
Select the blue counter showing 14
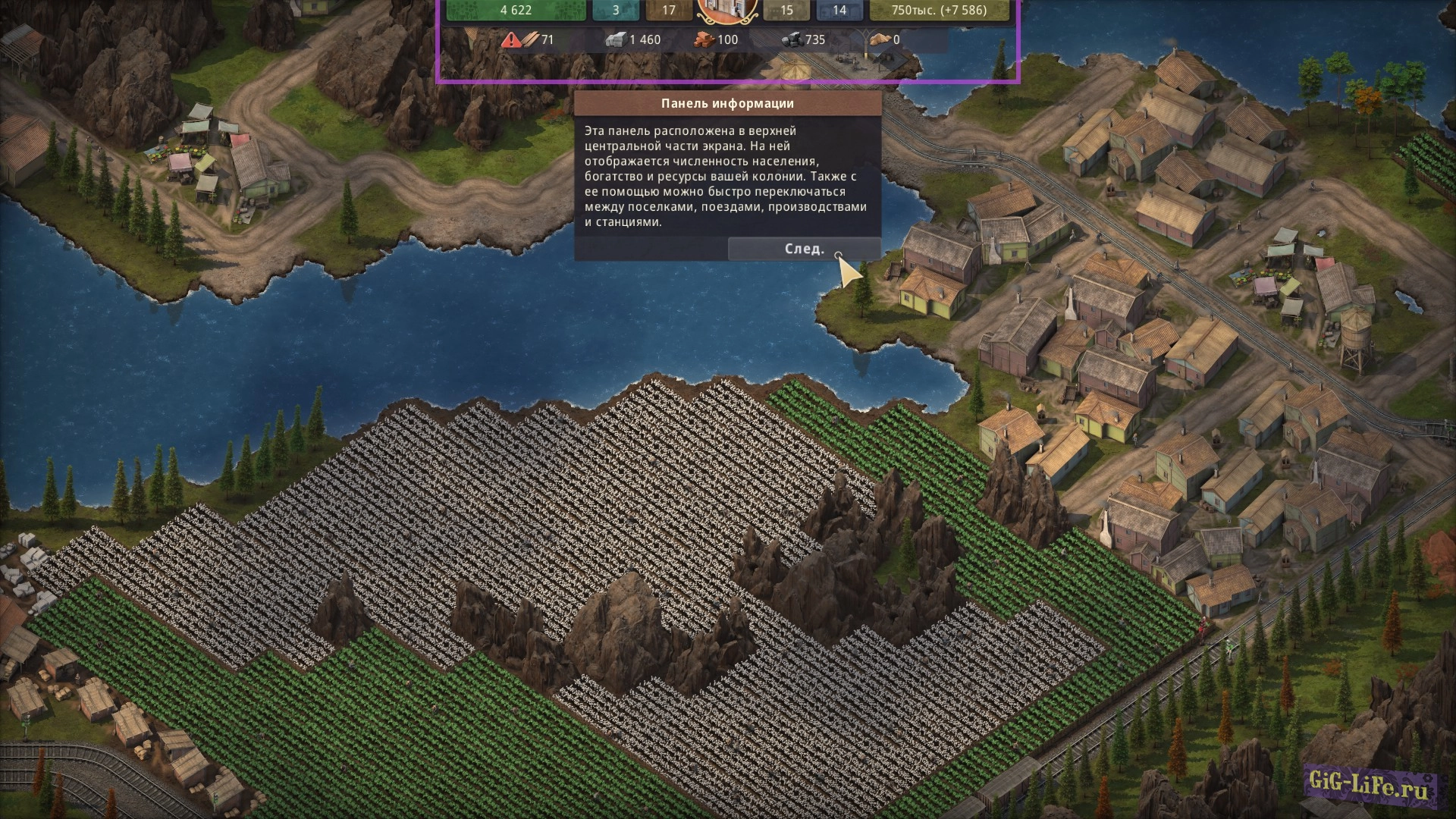[x=839, y=10]
